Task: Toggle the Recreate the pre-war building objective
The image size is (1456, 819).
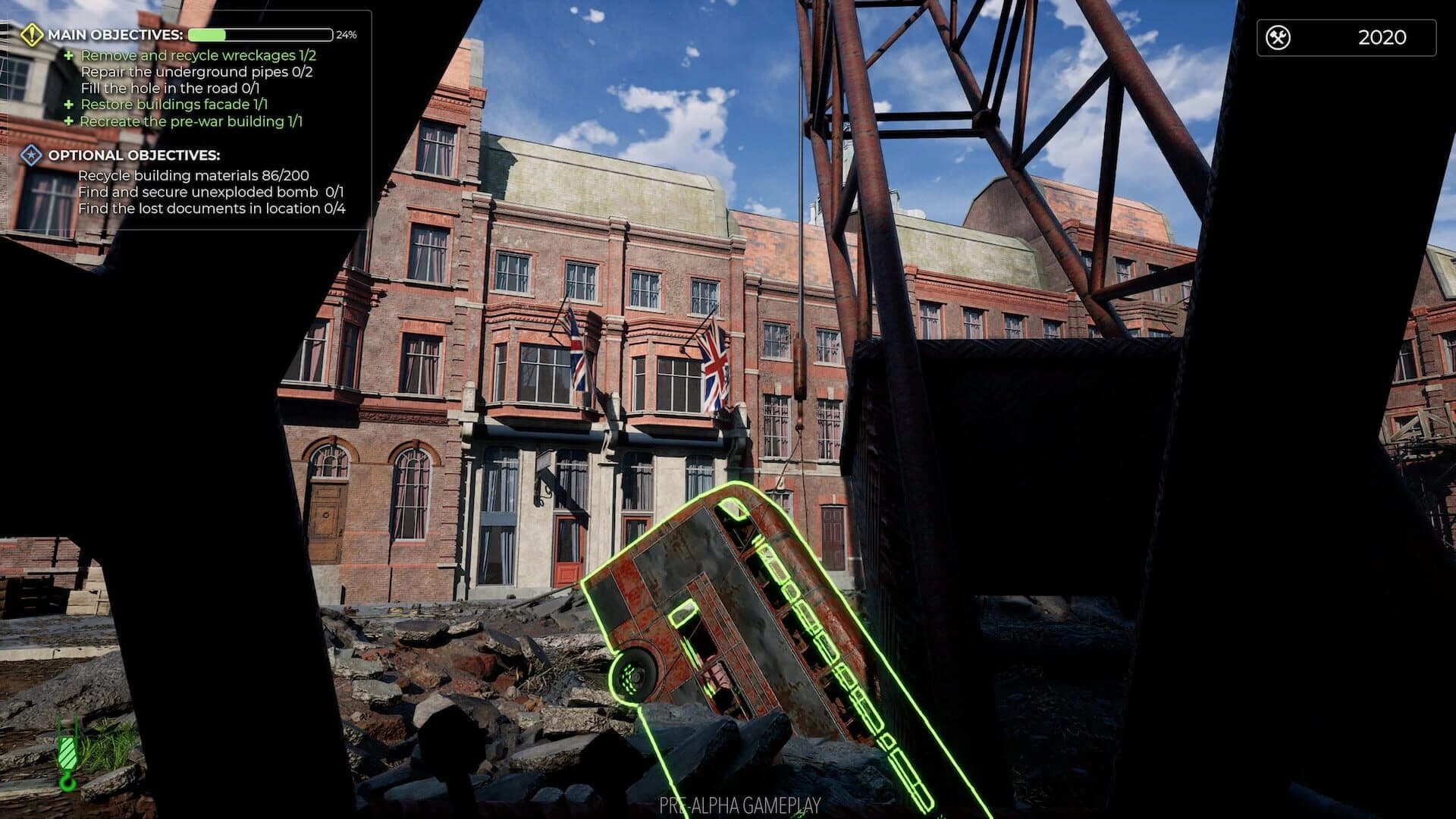Action: 192,121
